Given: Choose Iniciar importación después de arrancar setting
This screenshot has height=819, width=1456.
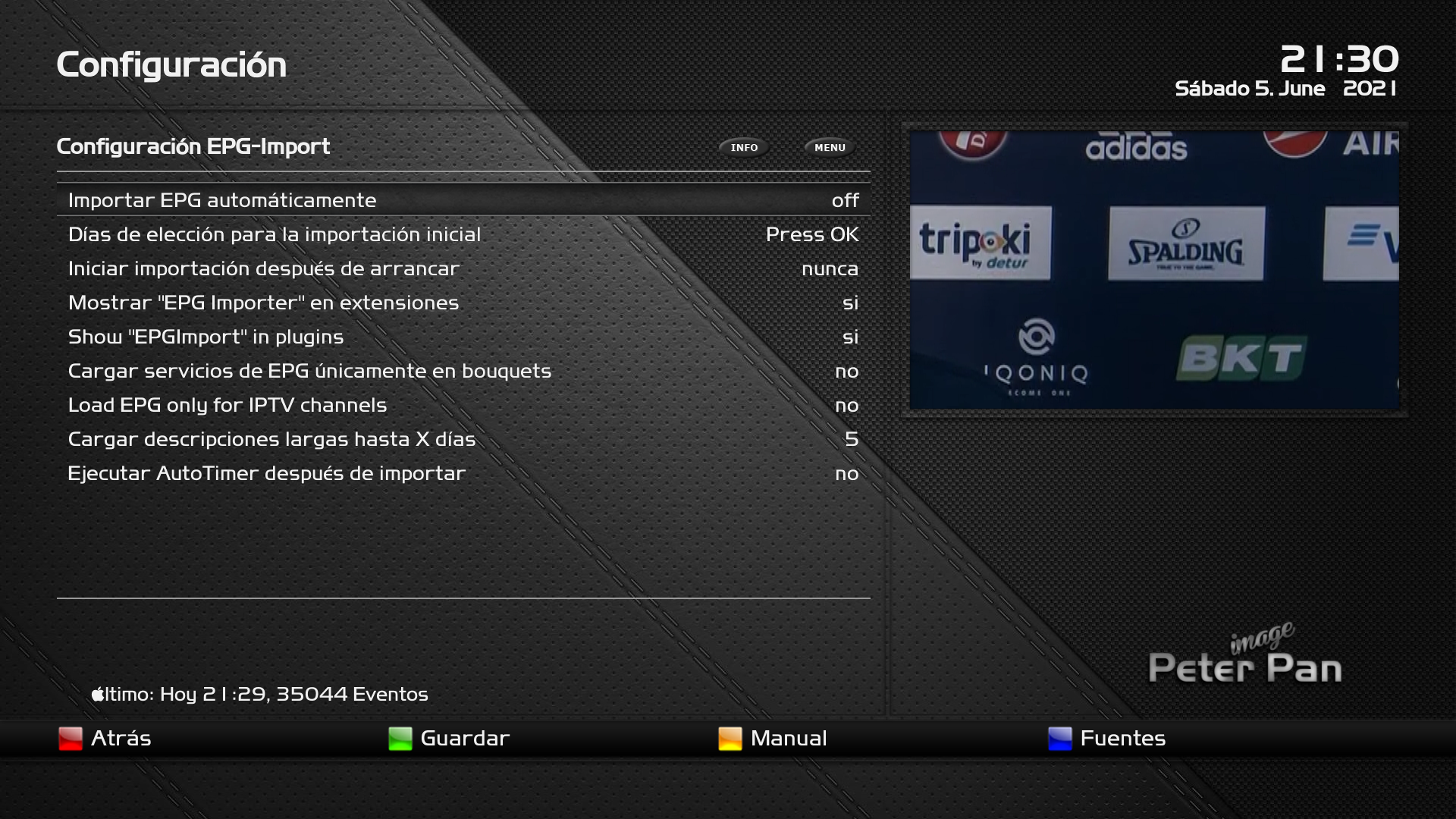Looking at the screenshot, I should pos(463,268).
